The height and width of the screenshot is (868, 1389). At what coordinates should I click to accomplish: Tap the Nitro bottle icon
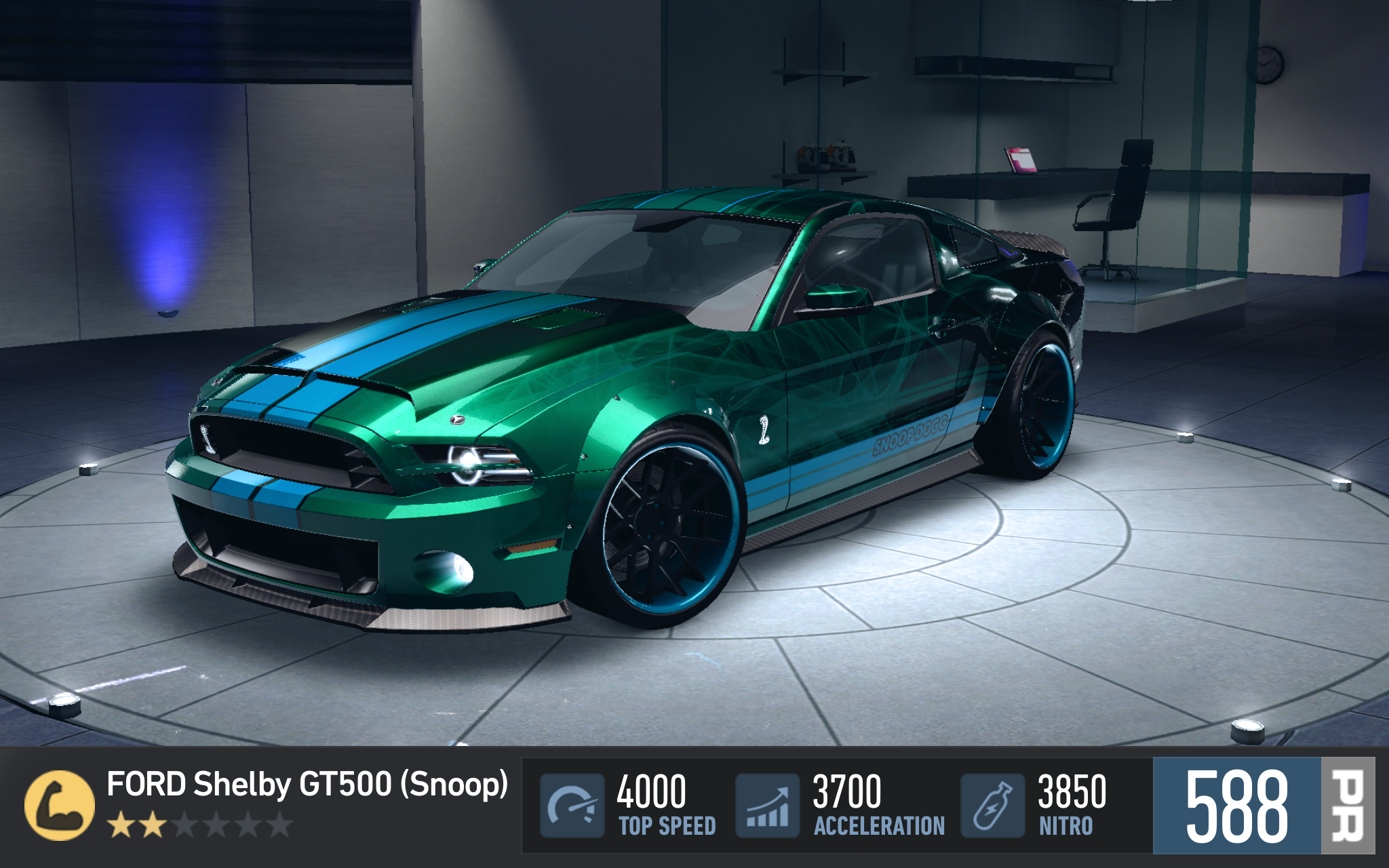[992, 805]
